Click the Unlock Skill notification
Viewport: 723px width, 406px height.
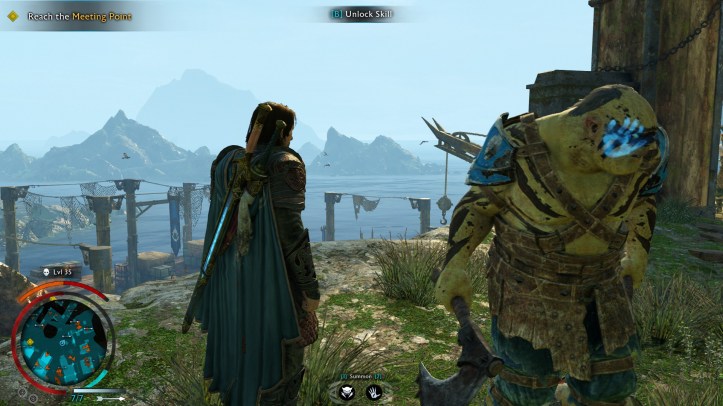(366, 13)
